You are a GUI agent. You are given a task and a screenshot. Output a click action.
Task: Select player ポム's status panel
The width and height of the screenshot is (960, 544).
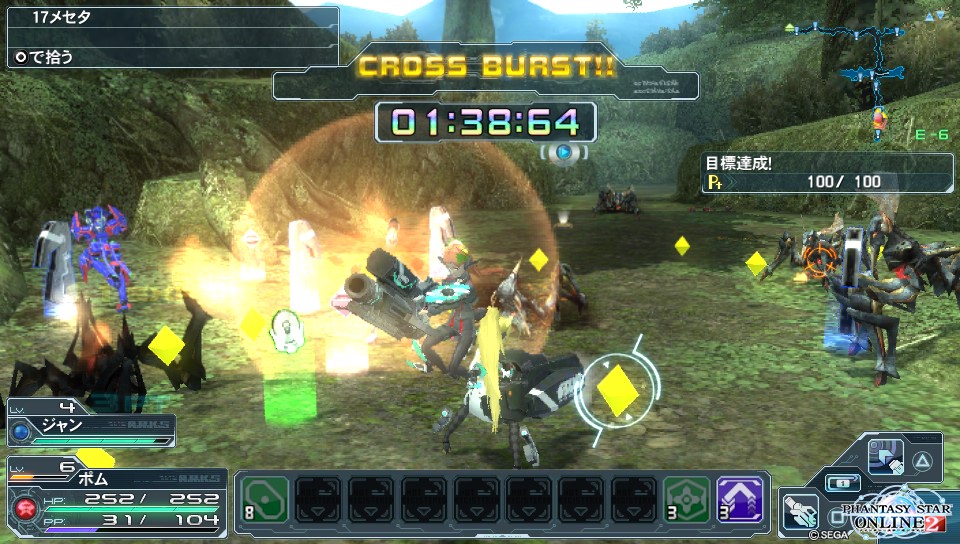pyautogui.click(x=115, y=498)
